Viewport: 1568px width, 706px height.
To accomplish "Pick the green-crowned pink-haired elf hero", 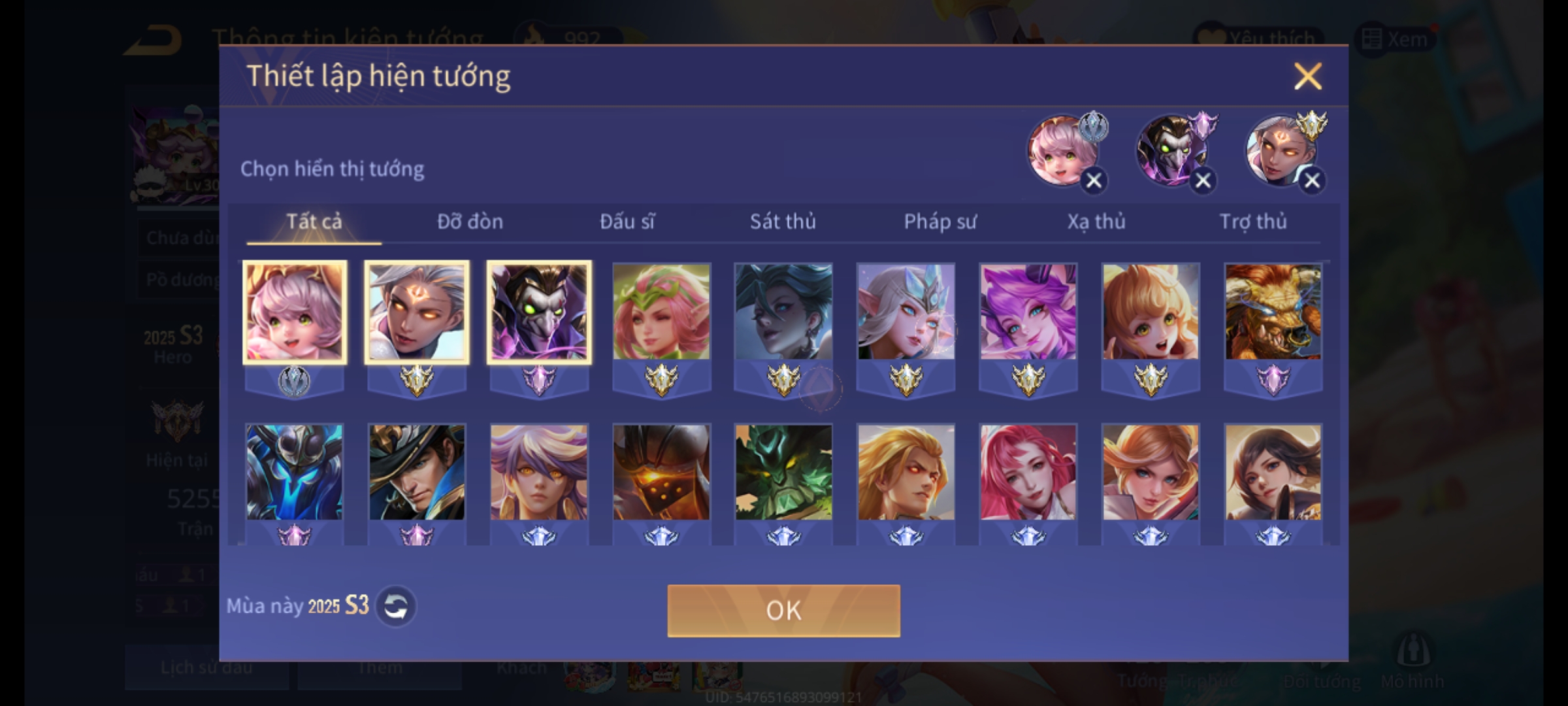I will coord(661,312).
